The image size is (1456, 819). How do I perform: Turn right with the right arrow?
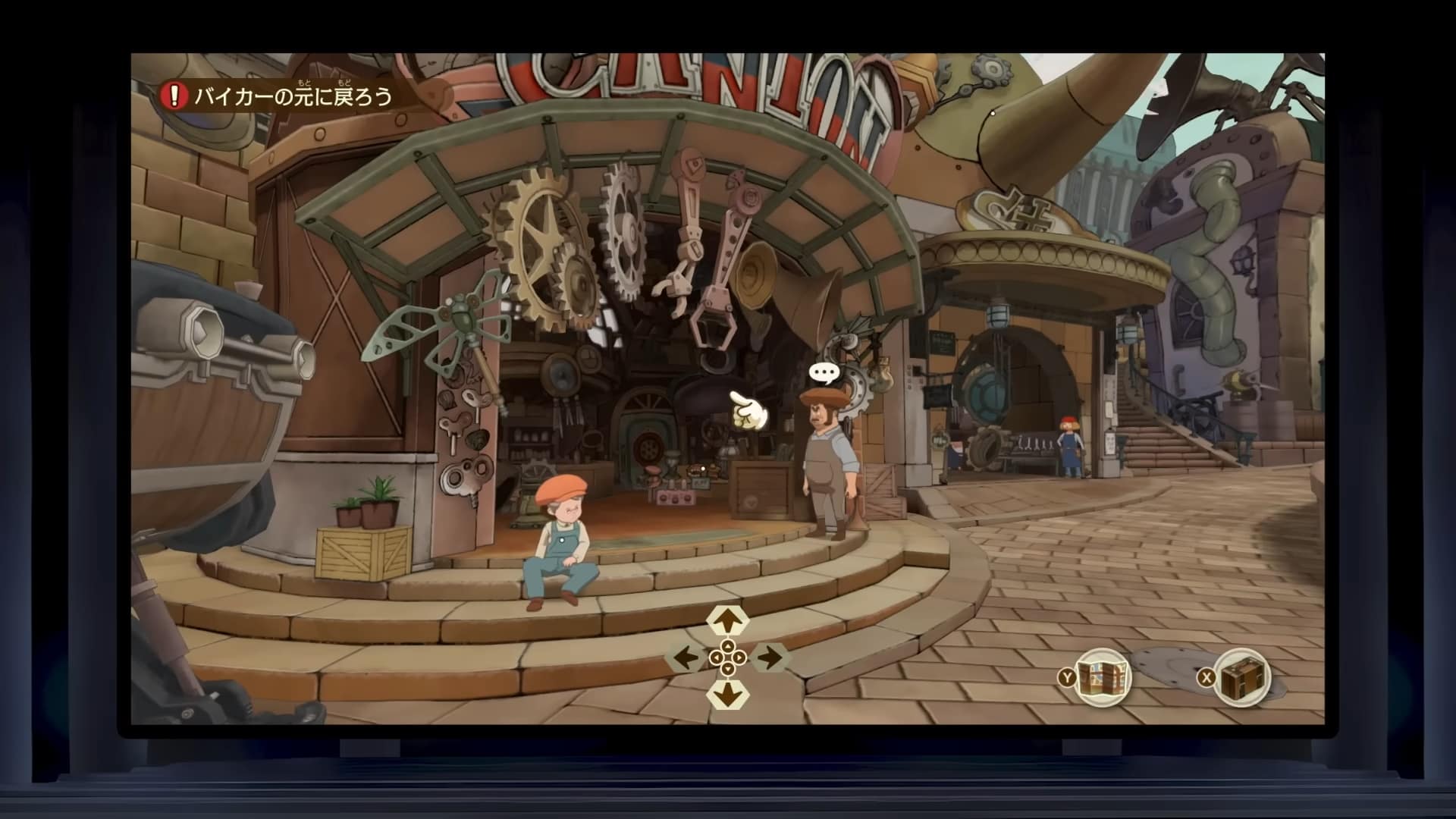pyautogui.click(x=770, y=657)
